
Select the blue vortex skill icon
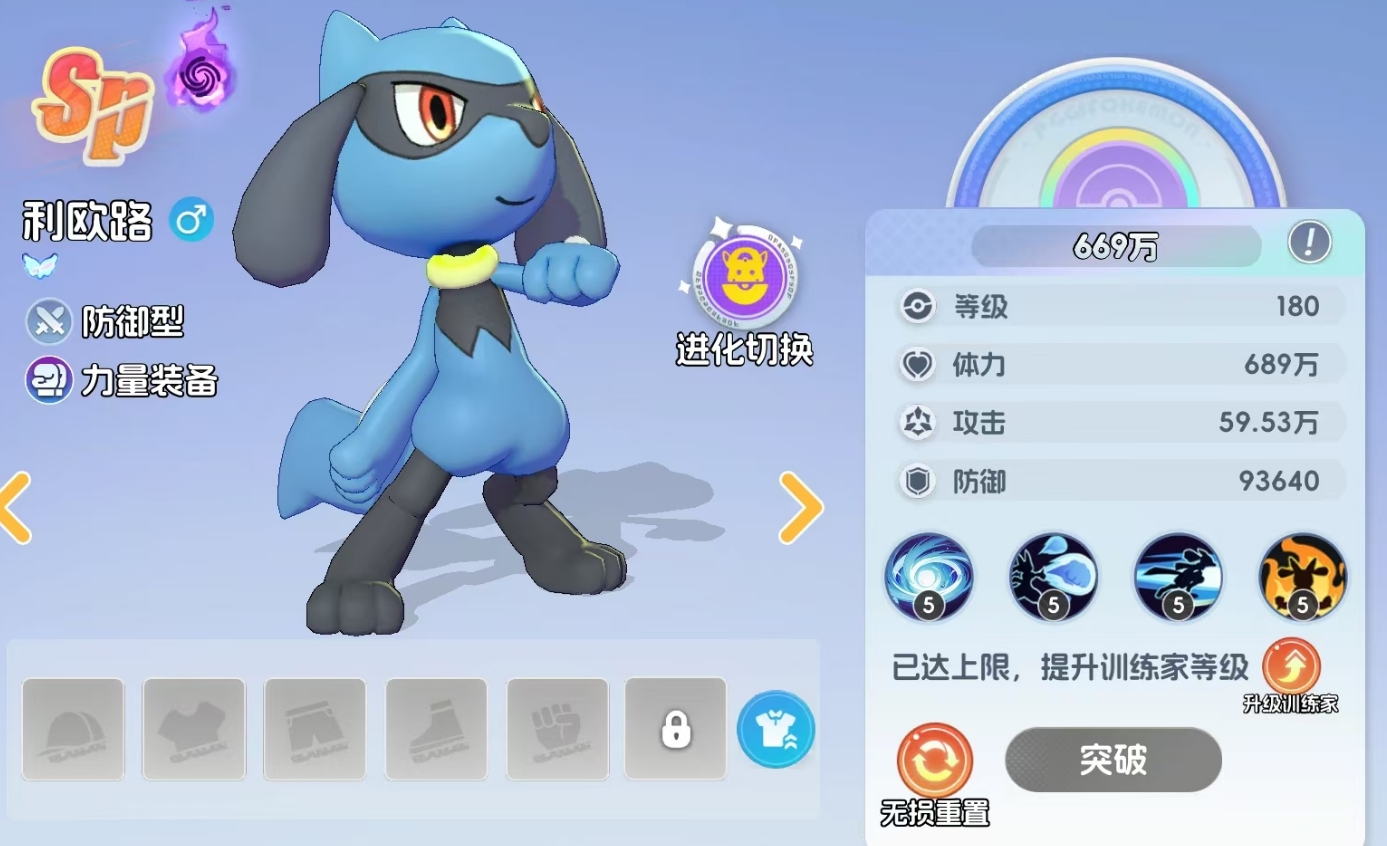click(x=928, y=578)
